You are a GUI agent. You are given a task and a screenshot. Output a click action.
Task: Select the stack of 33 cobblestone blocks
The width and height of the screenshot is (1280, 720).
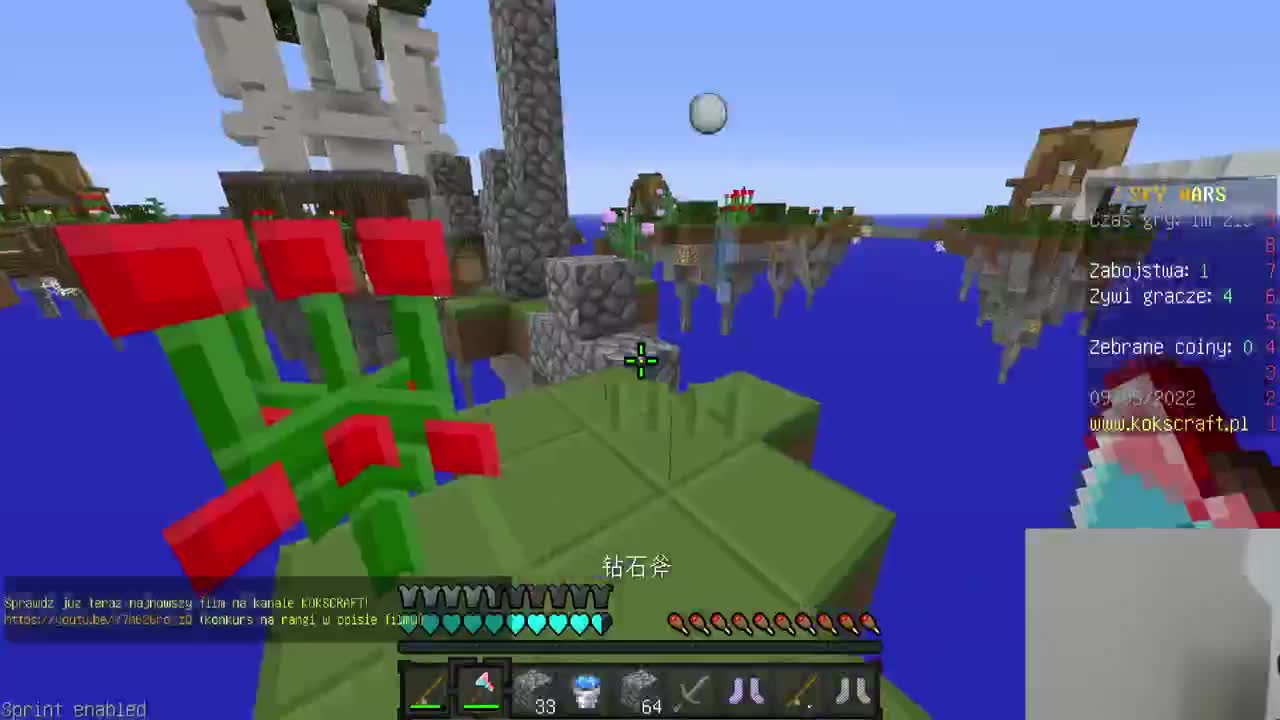pyautogui.click(x=535, y=688)
